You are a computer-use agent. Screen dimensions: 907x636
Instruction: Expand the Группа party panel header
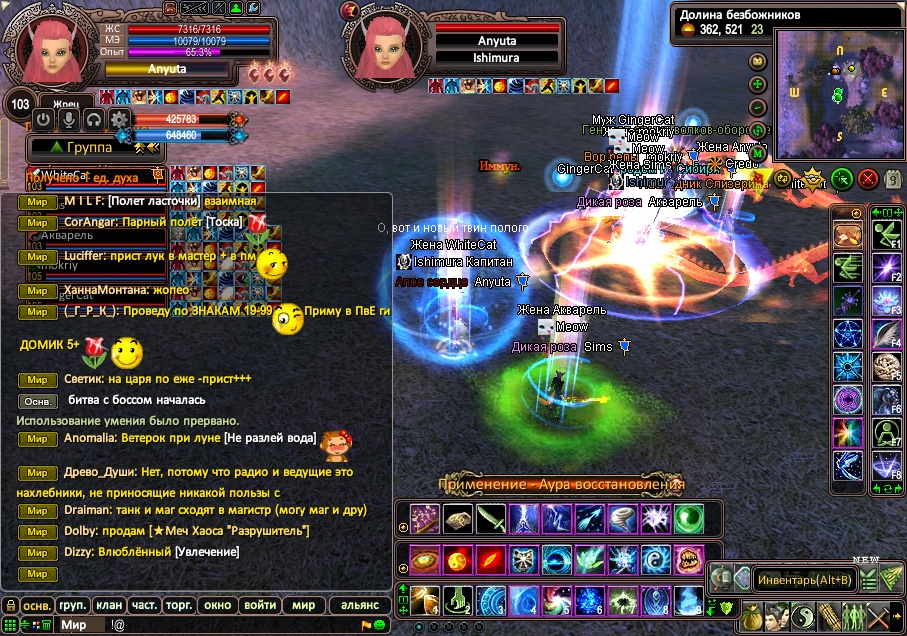pyautogui.click(x=90, y=147)
